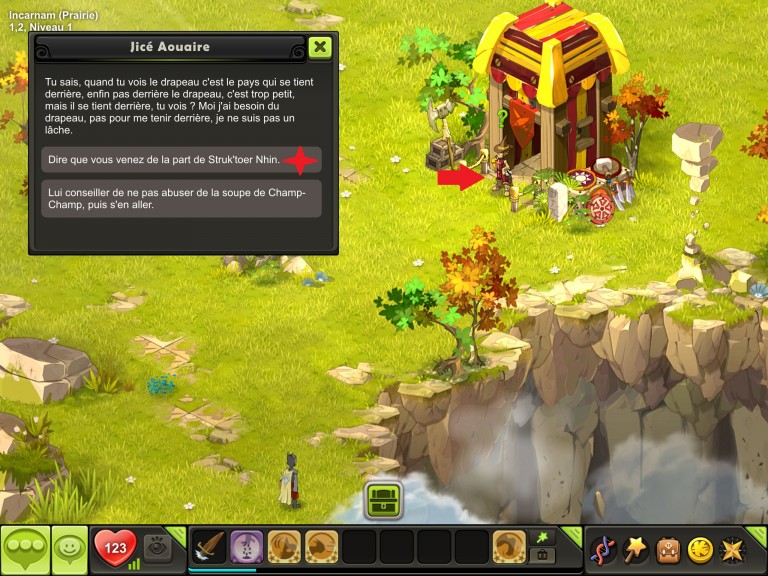Close the Jicé Aouaire dialogue window
Image resolution: width=768 pixels, height=576 pixels.
click(319, 47)
